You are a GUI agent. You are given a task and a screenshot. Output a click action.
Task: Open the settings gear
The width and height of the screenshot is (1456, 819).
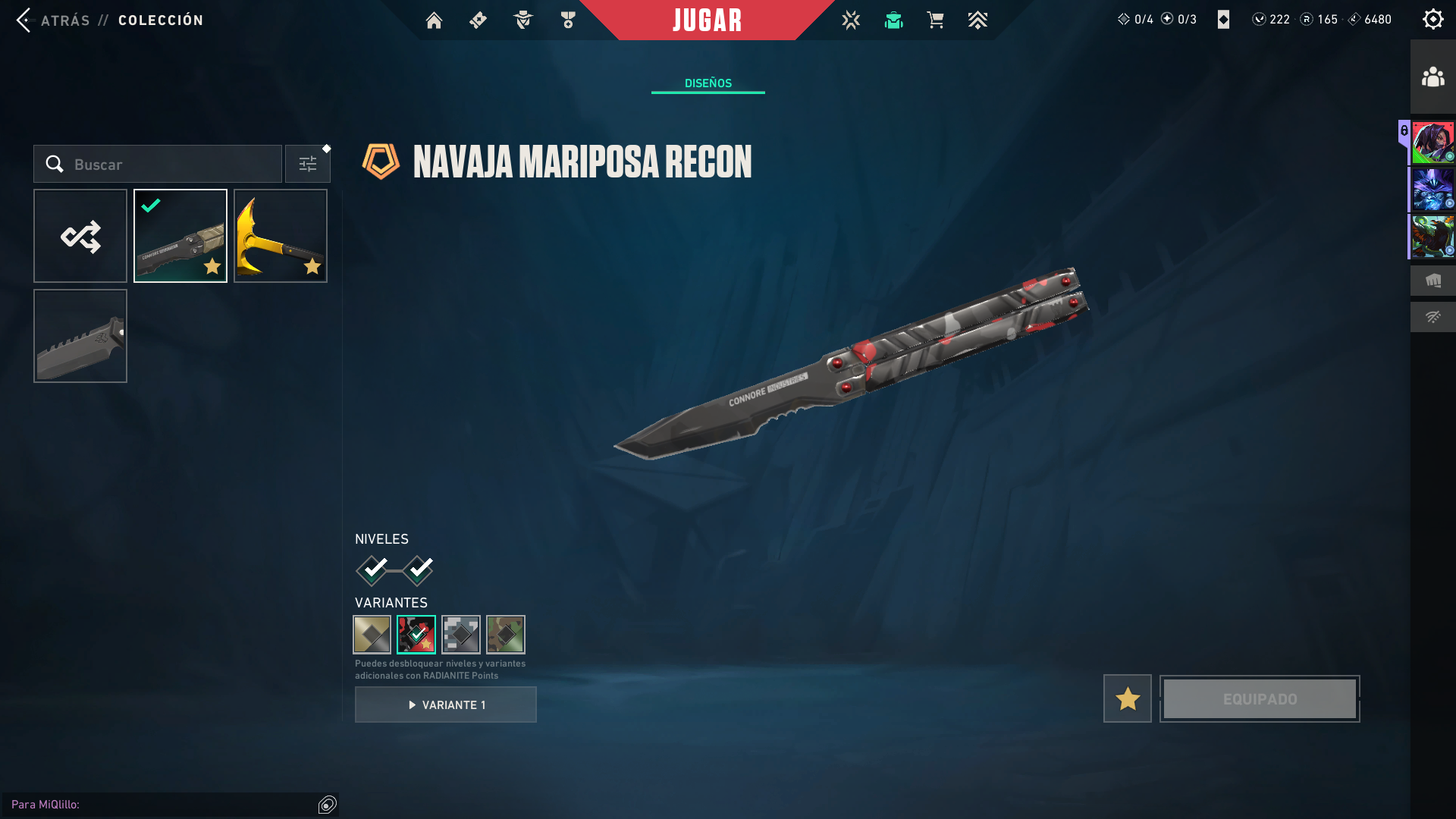(1432, 19)
